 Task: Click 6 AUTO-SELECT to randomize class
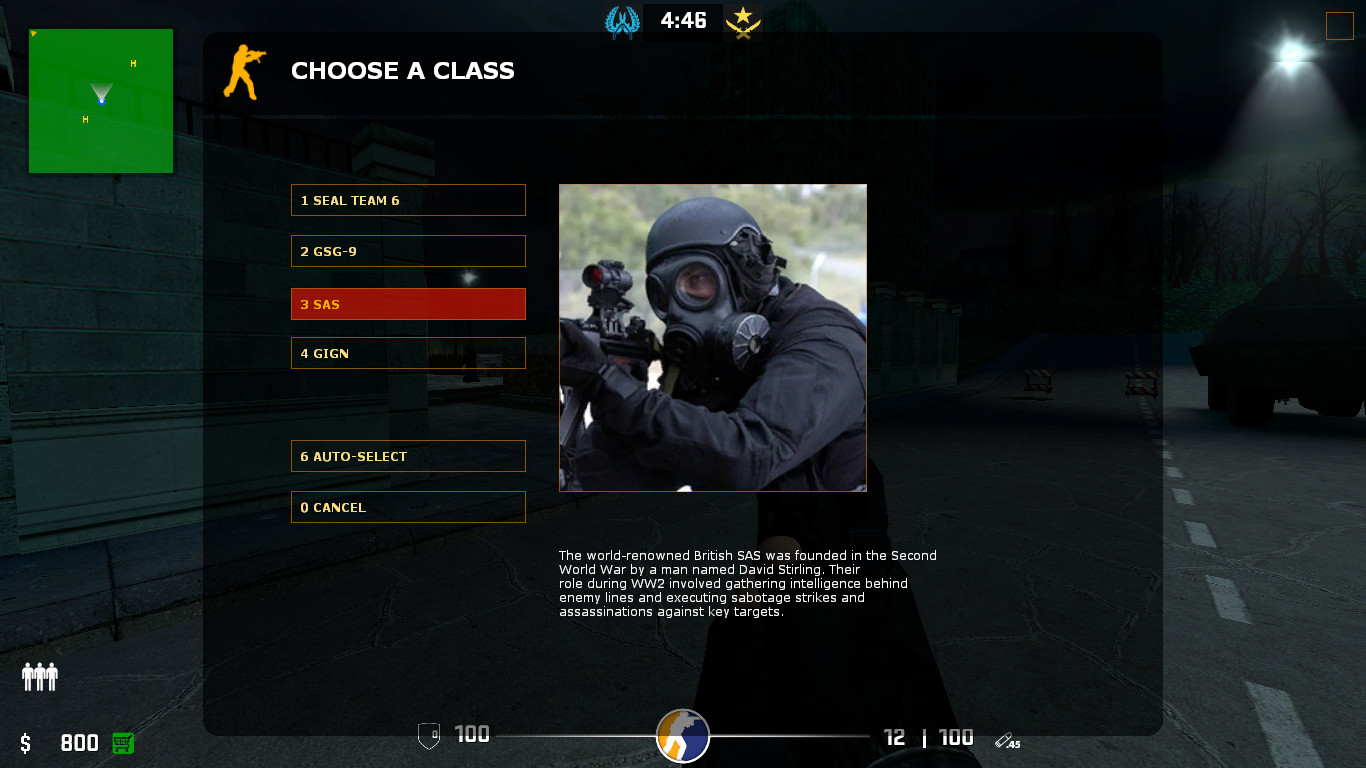click(408, 456)
